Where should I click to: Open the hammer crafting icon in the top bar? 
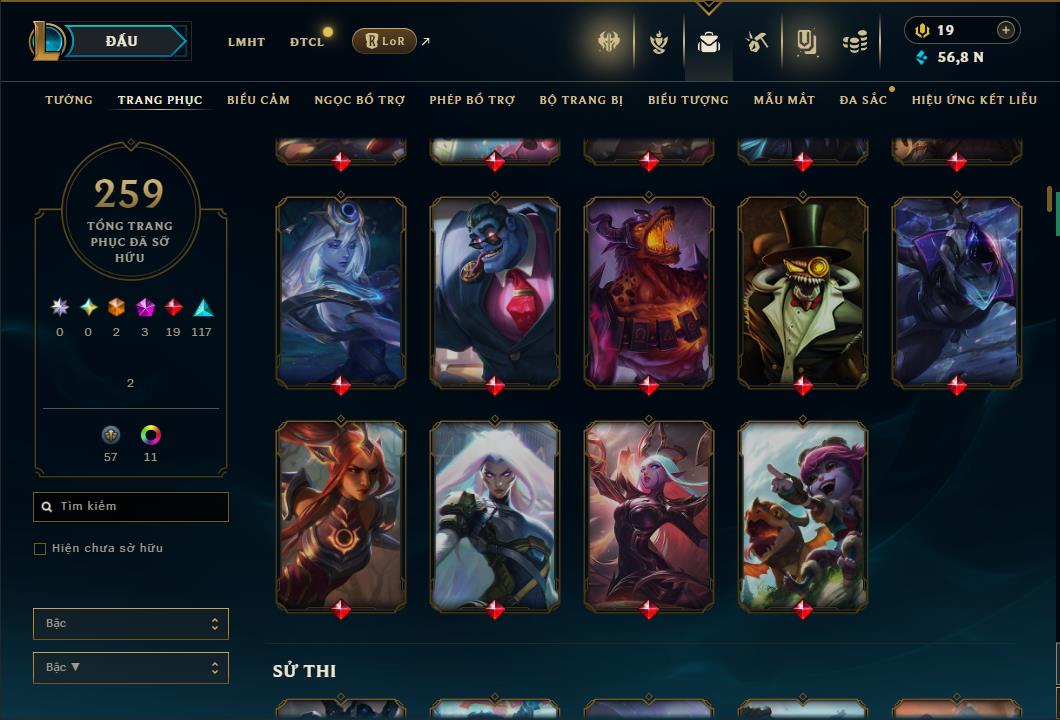(756, 42)
